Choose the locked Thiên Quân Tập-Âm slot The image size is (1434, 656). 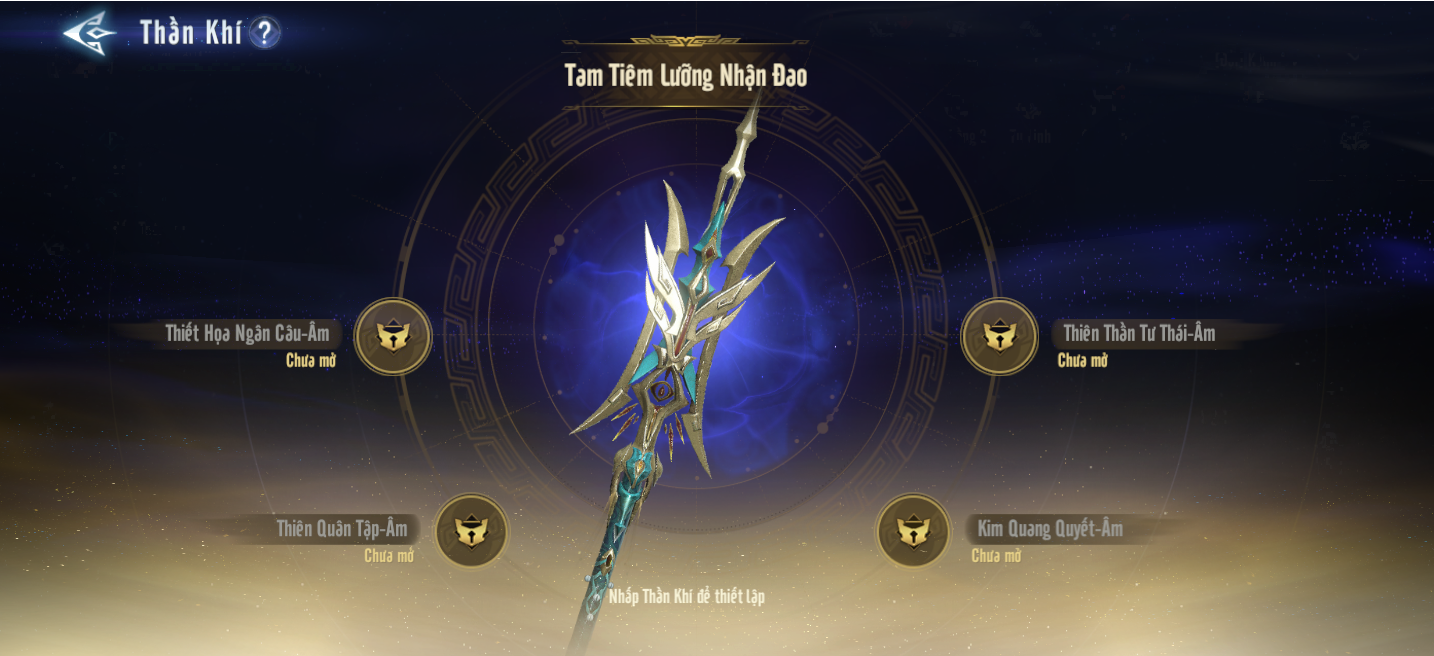pyautogui.click(x=472, y=531)
